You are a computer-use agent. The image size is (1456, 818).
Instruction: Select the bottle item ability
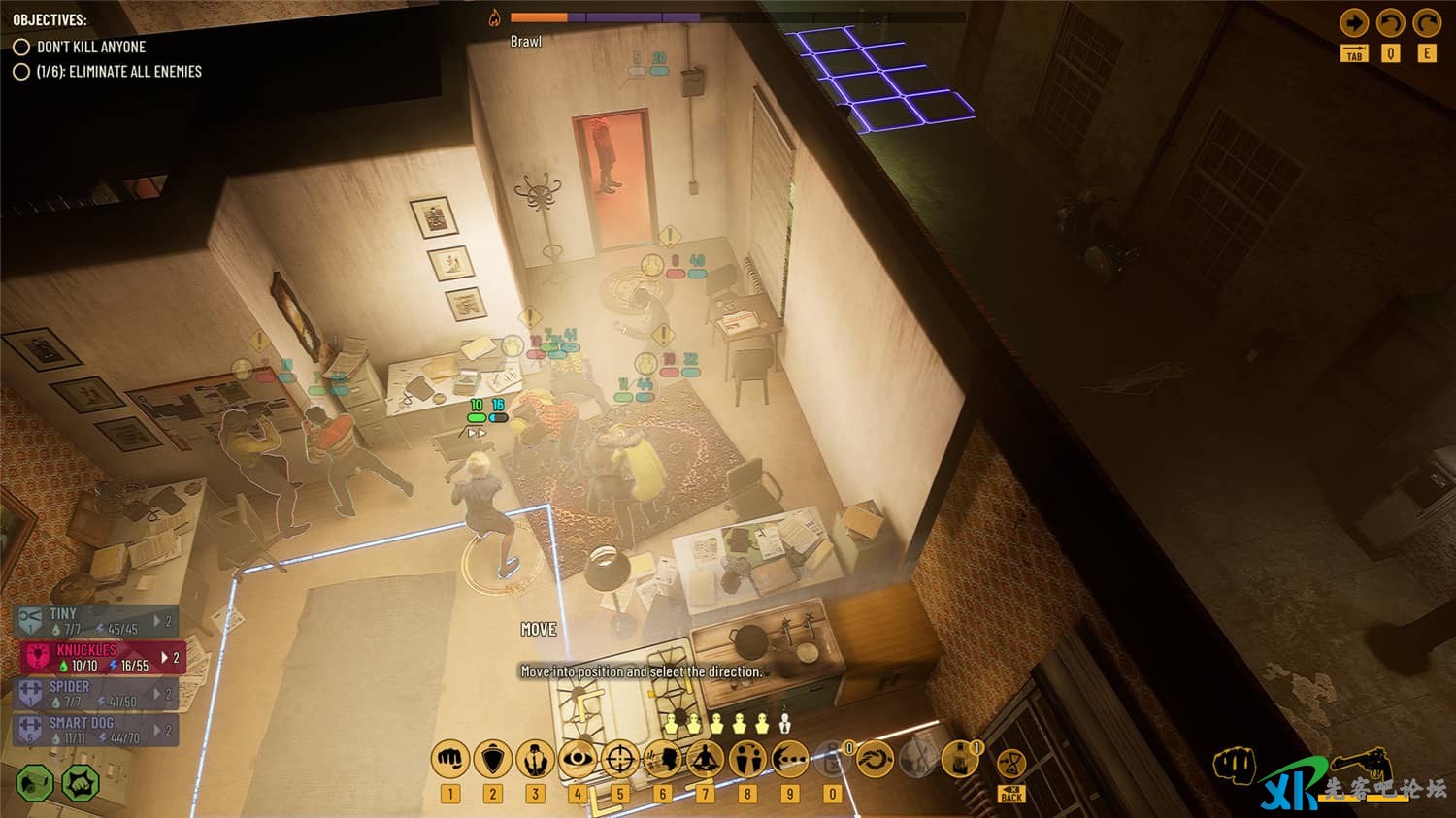959,759
